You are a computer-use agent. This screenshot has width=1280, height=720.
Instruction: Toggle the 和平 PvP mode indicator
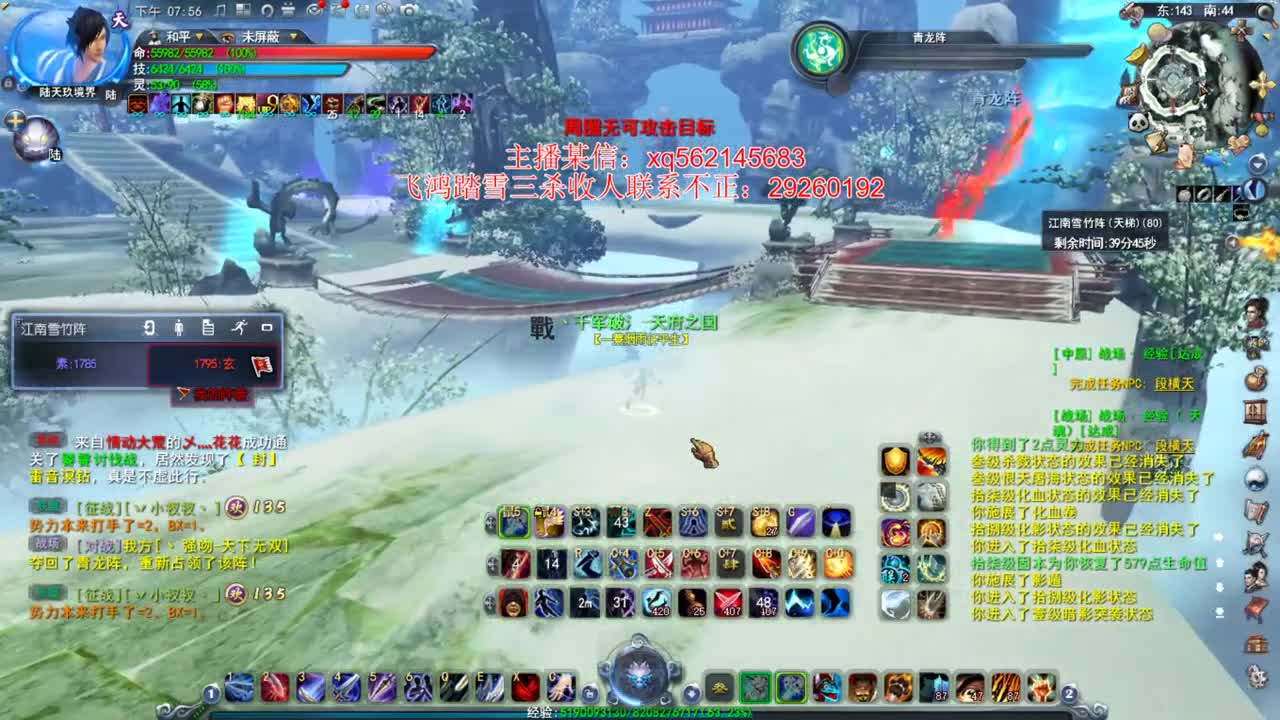click(178, 36)
